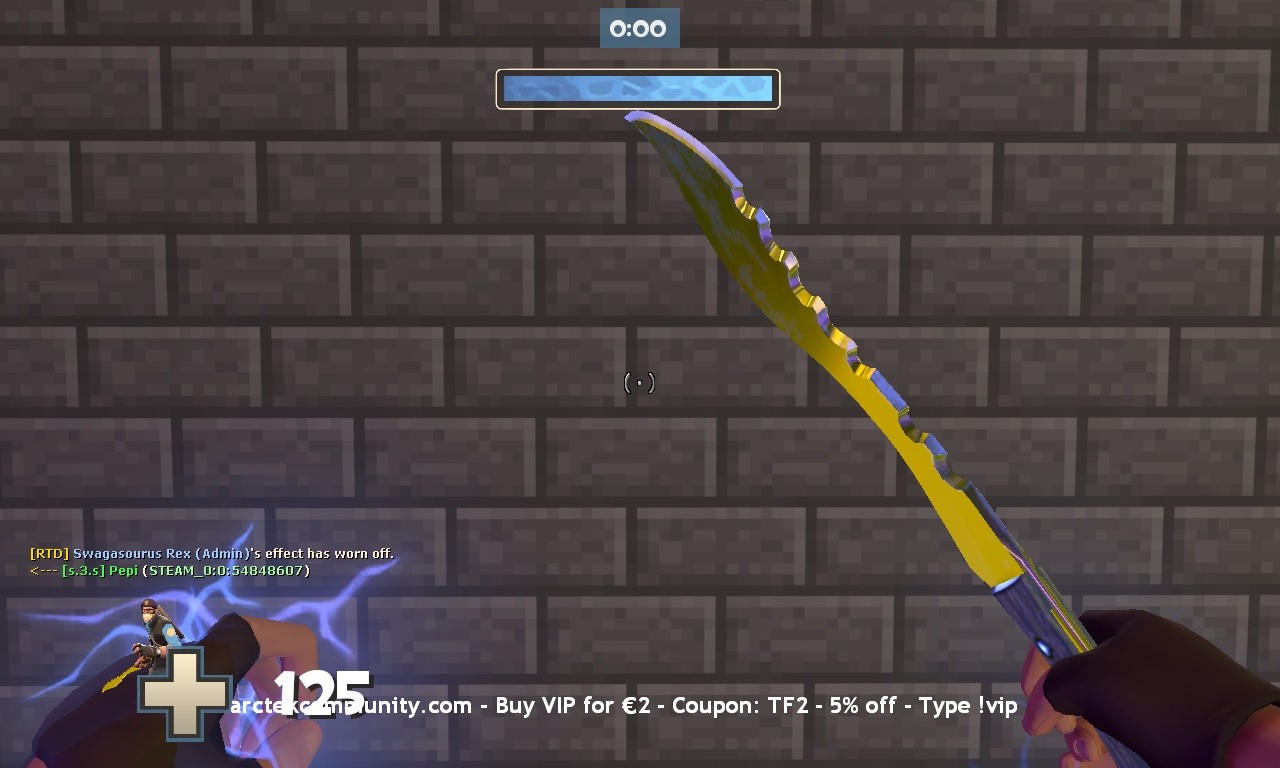Click the blue charge meter bar
This screenshot has height=768, width=1280.
[x=638, y=88]
